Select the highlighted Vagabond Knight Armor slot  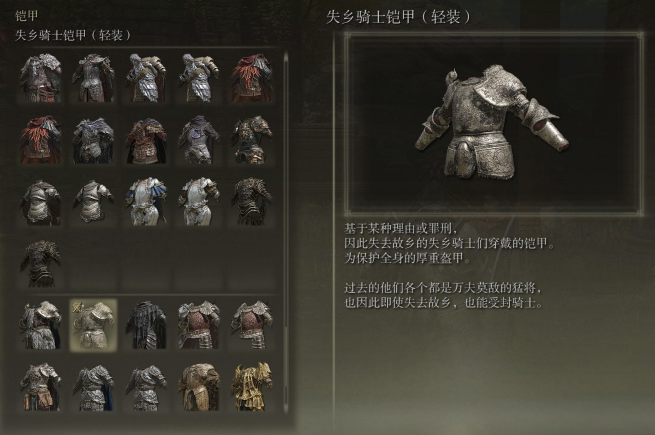click(93, 323)
